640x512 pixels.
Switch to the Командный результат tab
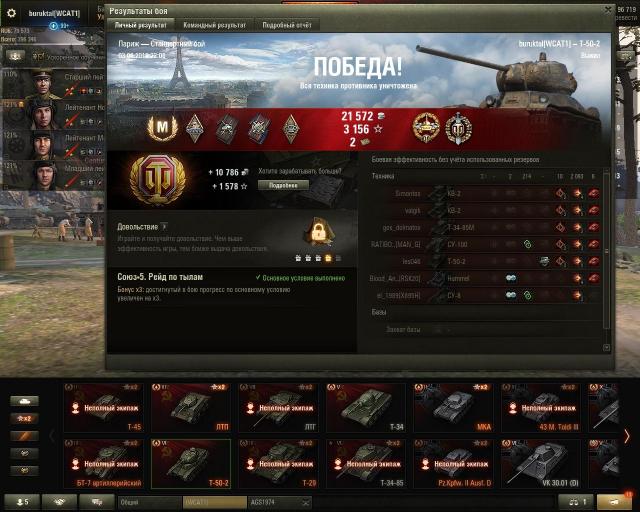tap(212, 23)
